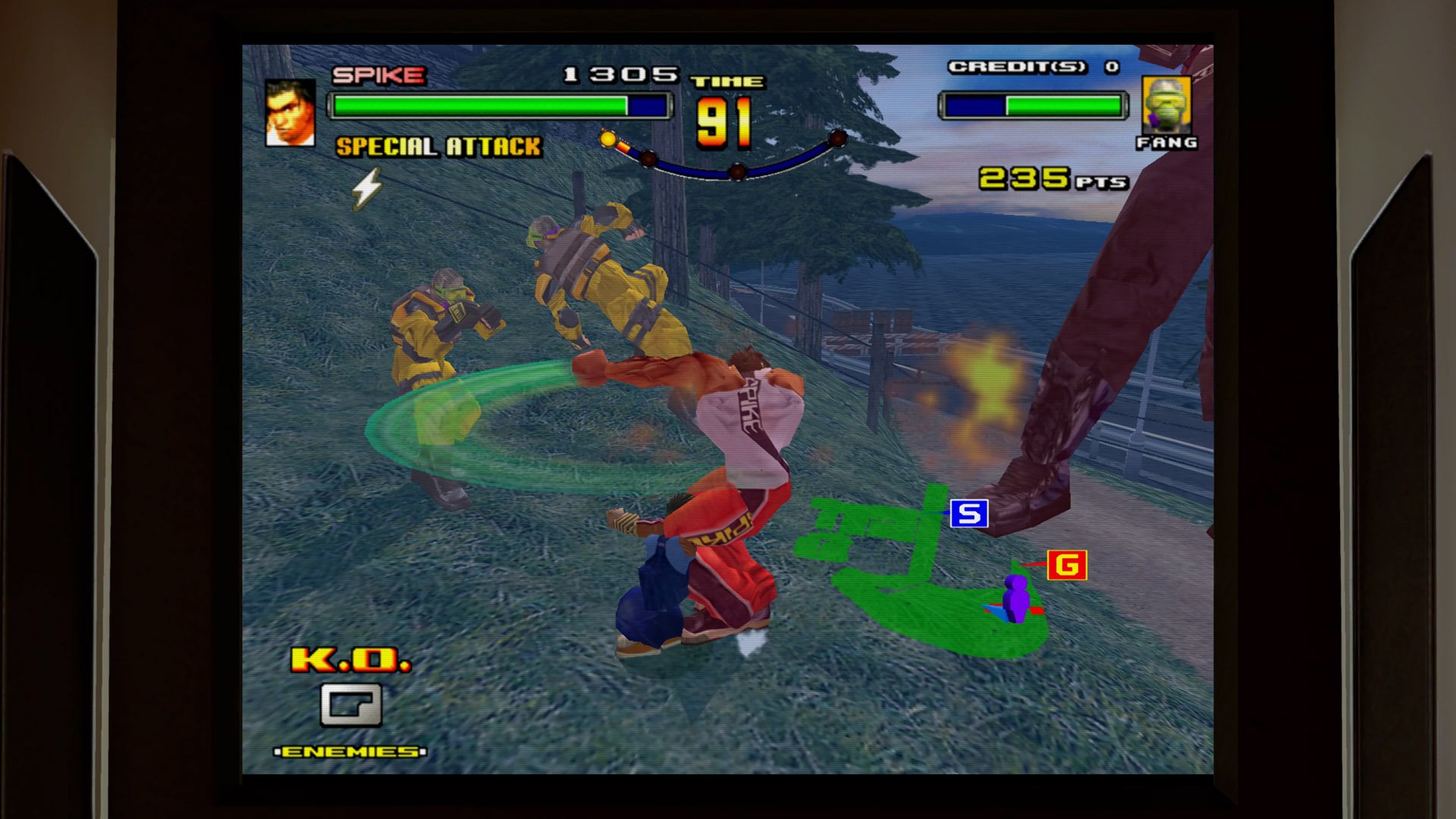Image resolution: width=1456 pixels, height=819 pixels.
Task: Click the purple player figure on minimap
Action: click(1015, 599)
